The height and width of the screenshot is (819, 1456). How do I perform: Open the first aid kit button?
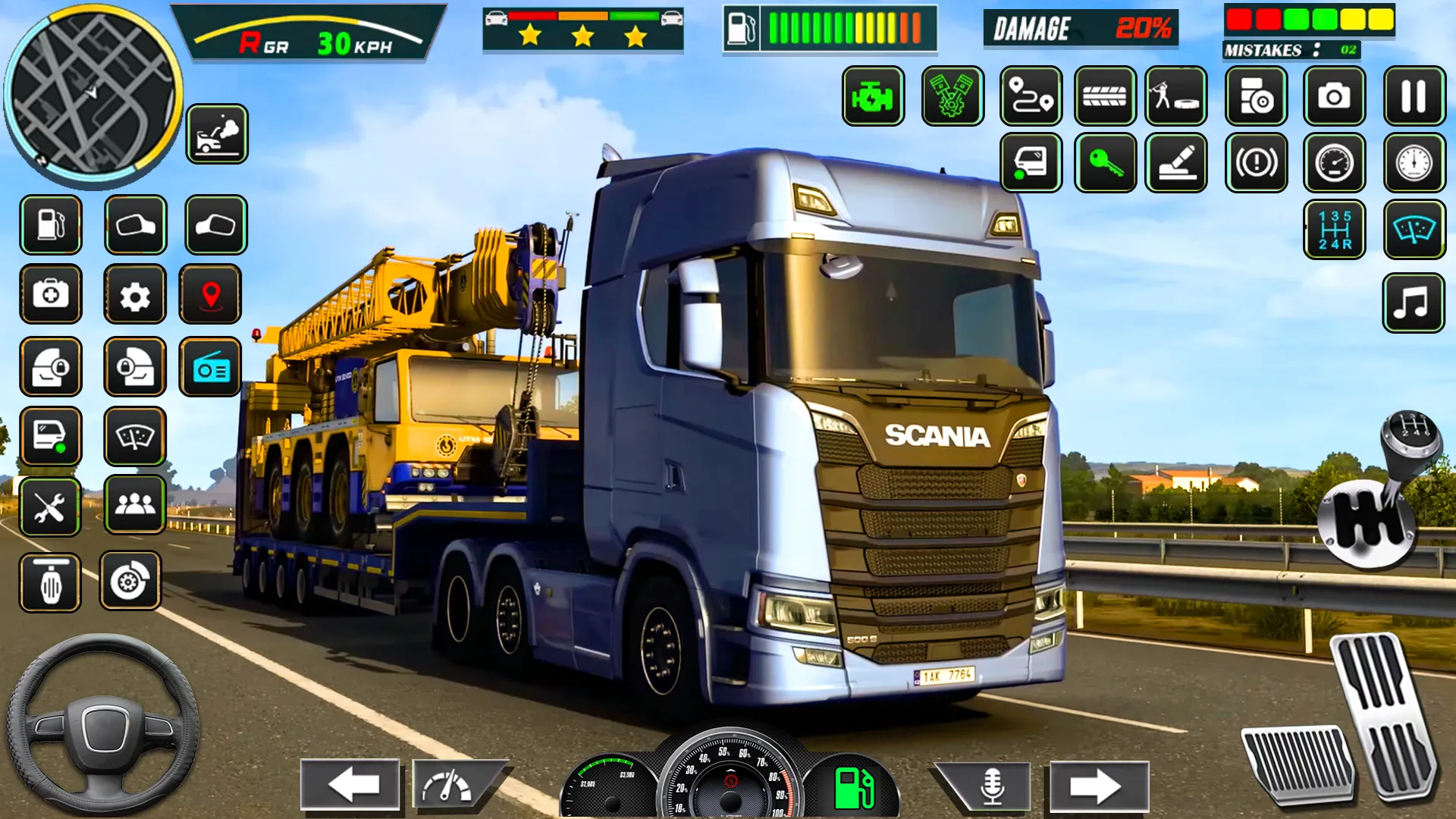pos(50,295)
